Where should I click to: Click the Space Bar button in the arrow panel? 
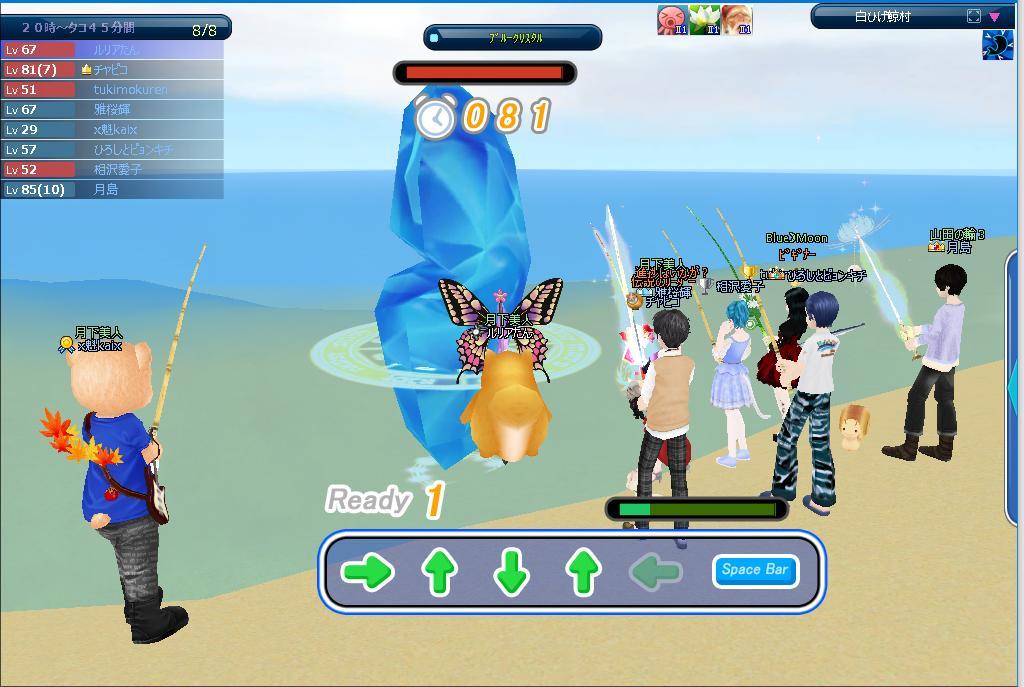pos(755,570)
